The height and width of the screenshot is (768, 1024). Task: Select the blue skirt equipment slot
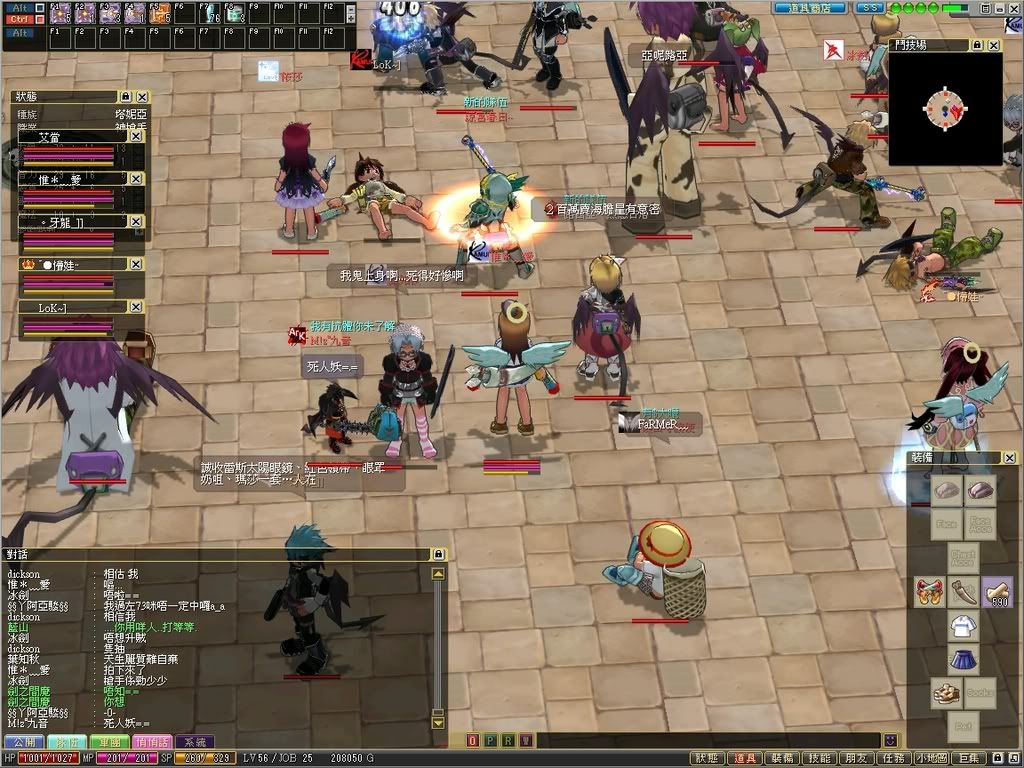(x=963, y=660)
